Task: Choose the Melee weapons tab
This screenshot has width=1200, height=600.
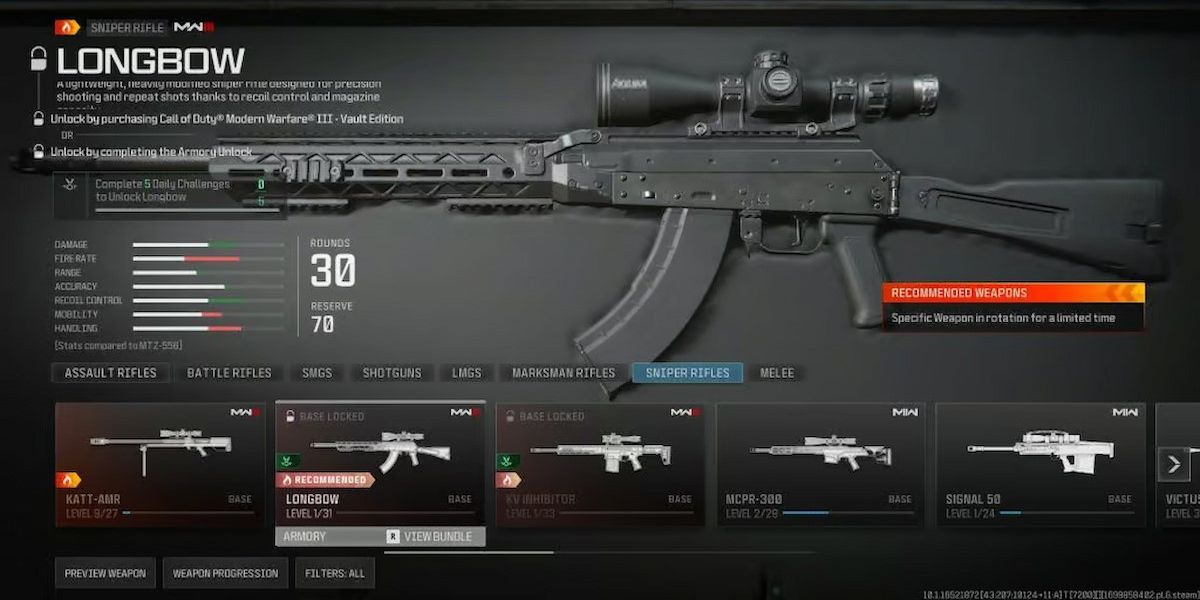Action: 777,373
